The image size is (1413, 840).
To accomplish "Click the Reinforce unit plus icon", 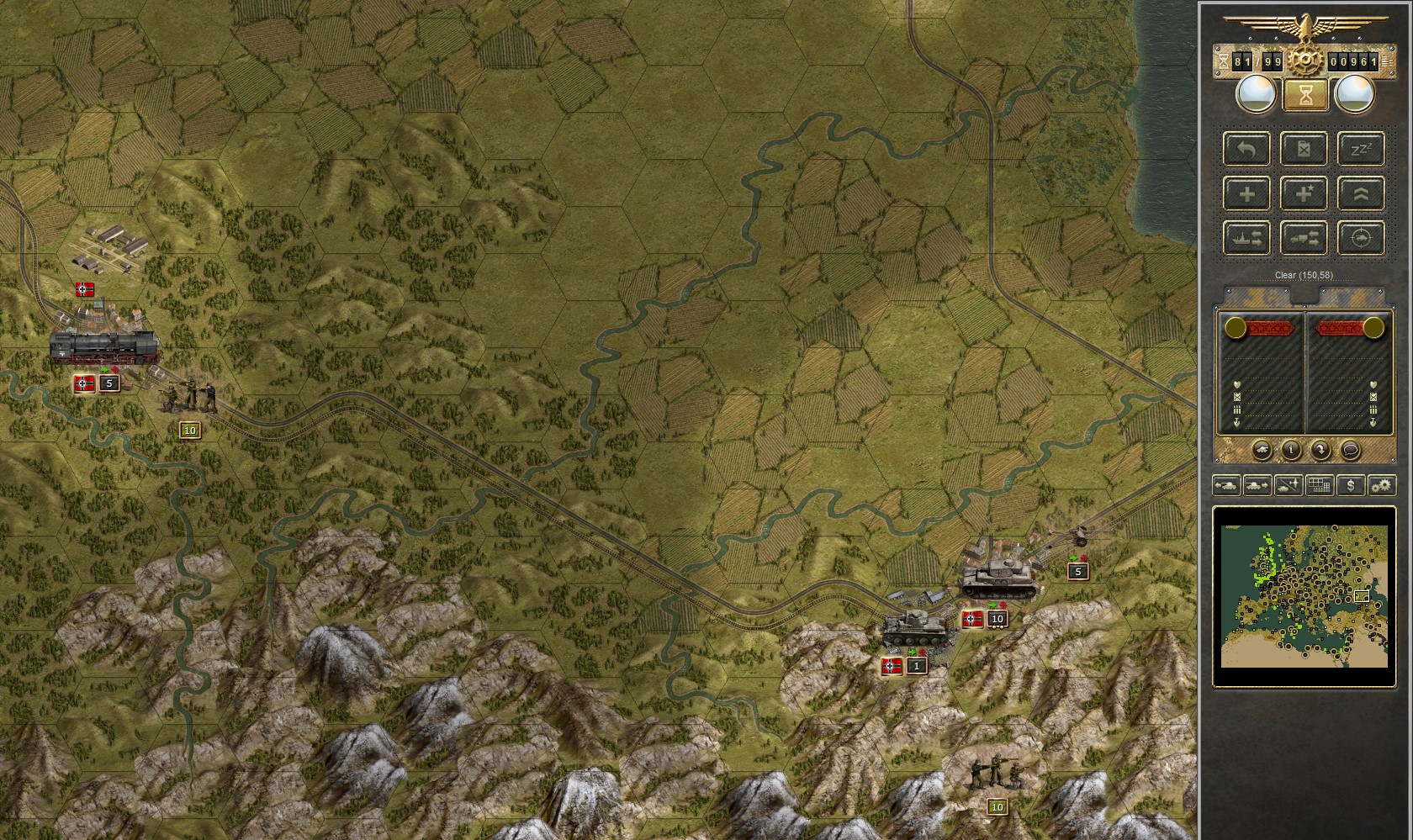I will pyautogui.click(x=1246, y=194).
